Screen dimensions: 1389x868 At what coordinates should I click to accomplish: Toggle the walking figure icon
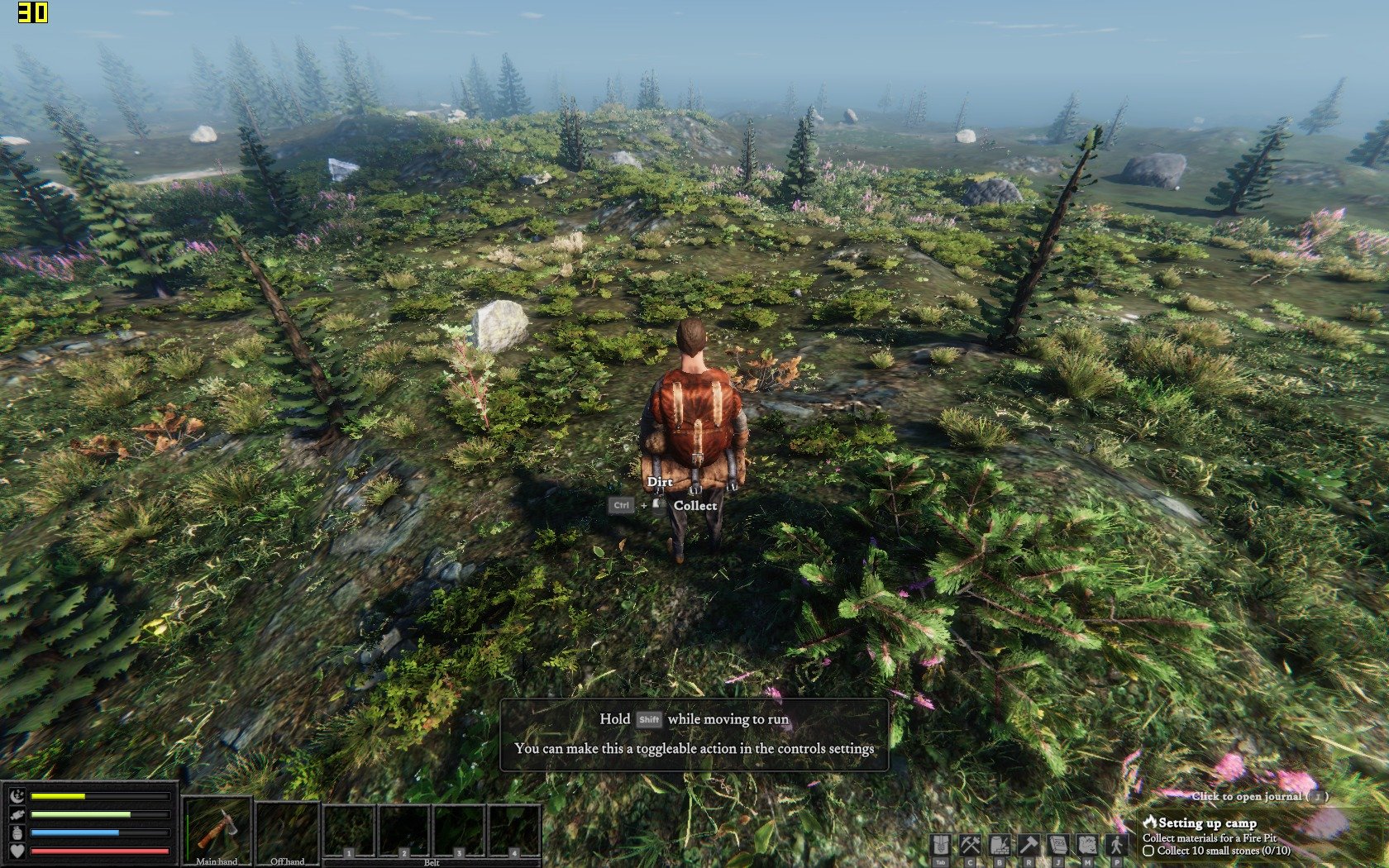tap(1117, 845)
